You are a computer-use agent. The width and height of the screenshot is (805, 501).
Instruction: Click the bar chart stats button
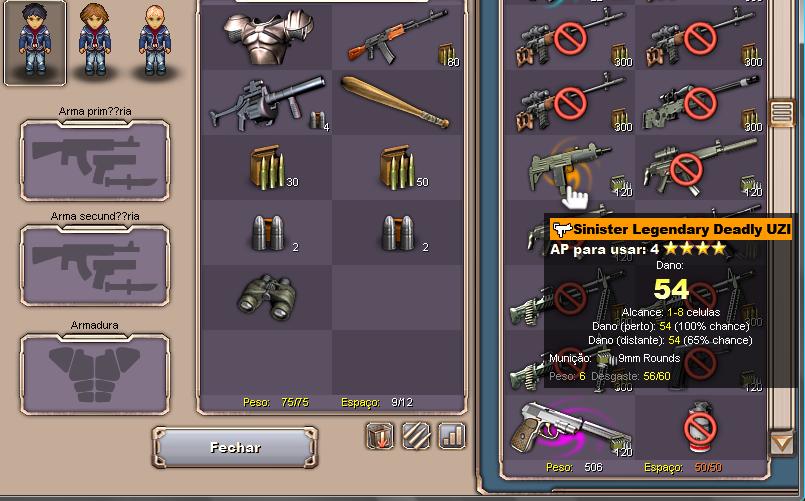[452, 435]
